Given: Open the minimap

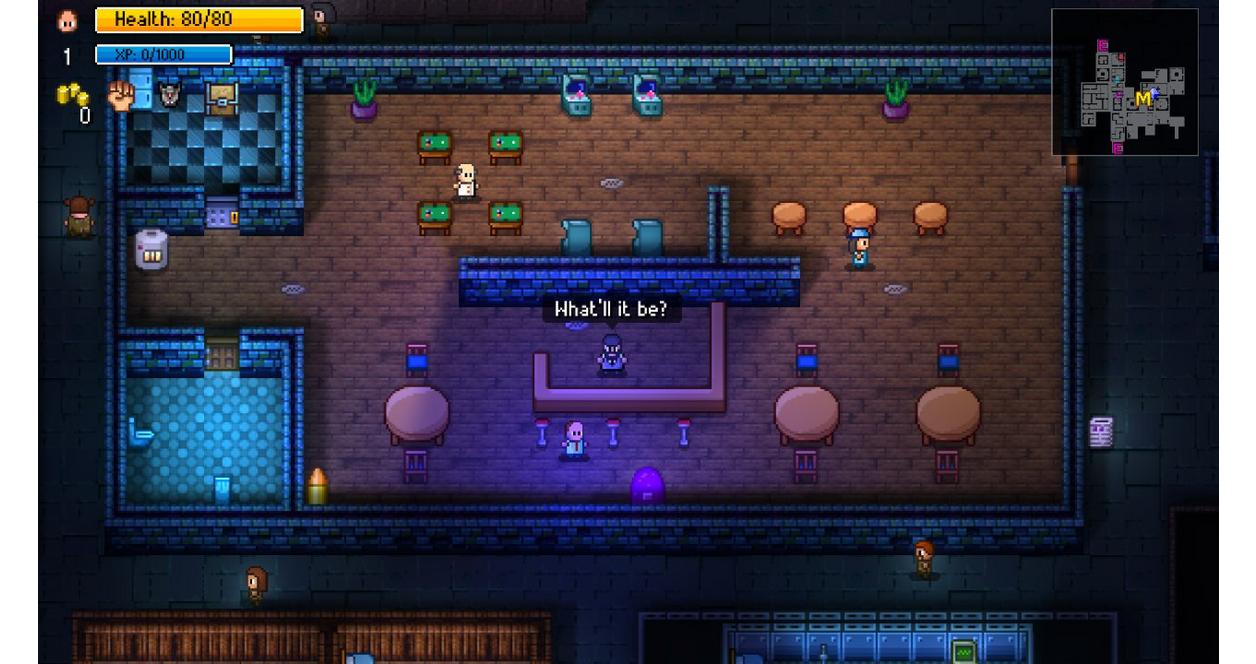Looking at the screenshot, I should tap(1124, 82).
